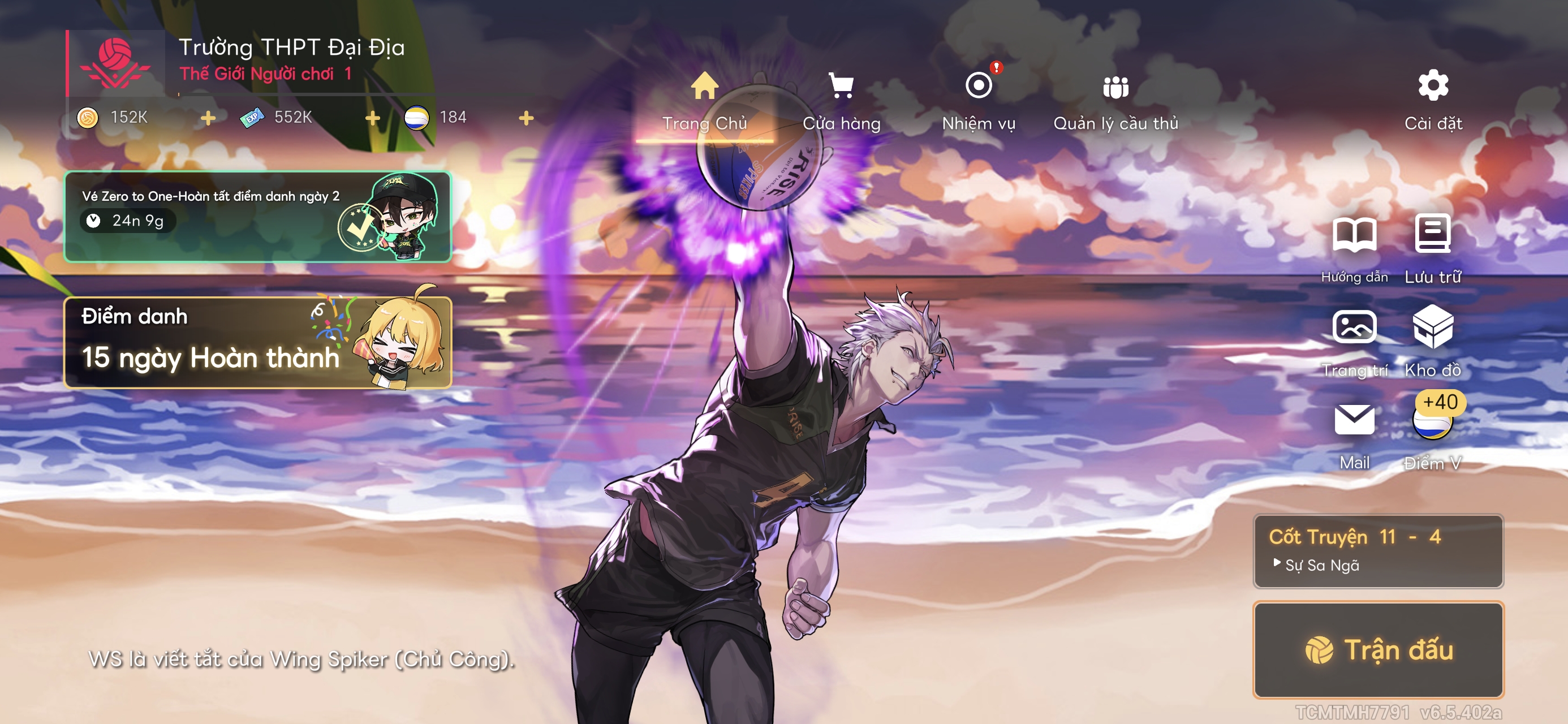
Task: Open the Kho đồ inventory
Action: point(1433,341)
